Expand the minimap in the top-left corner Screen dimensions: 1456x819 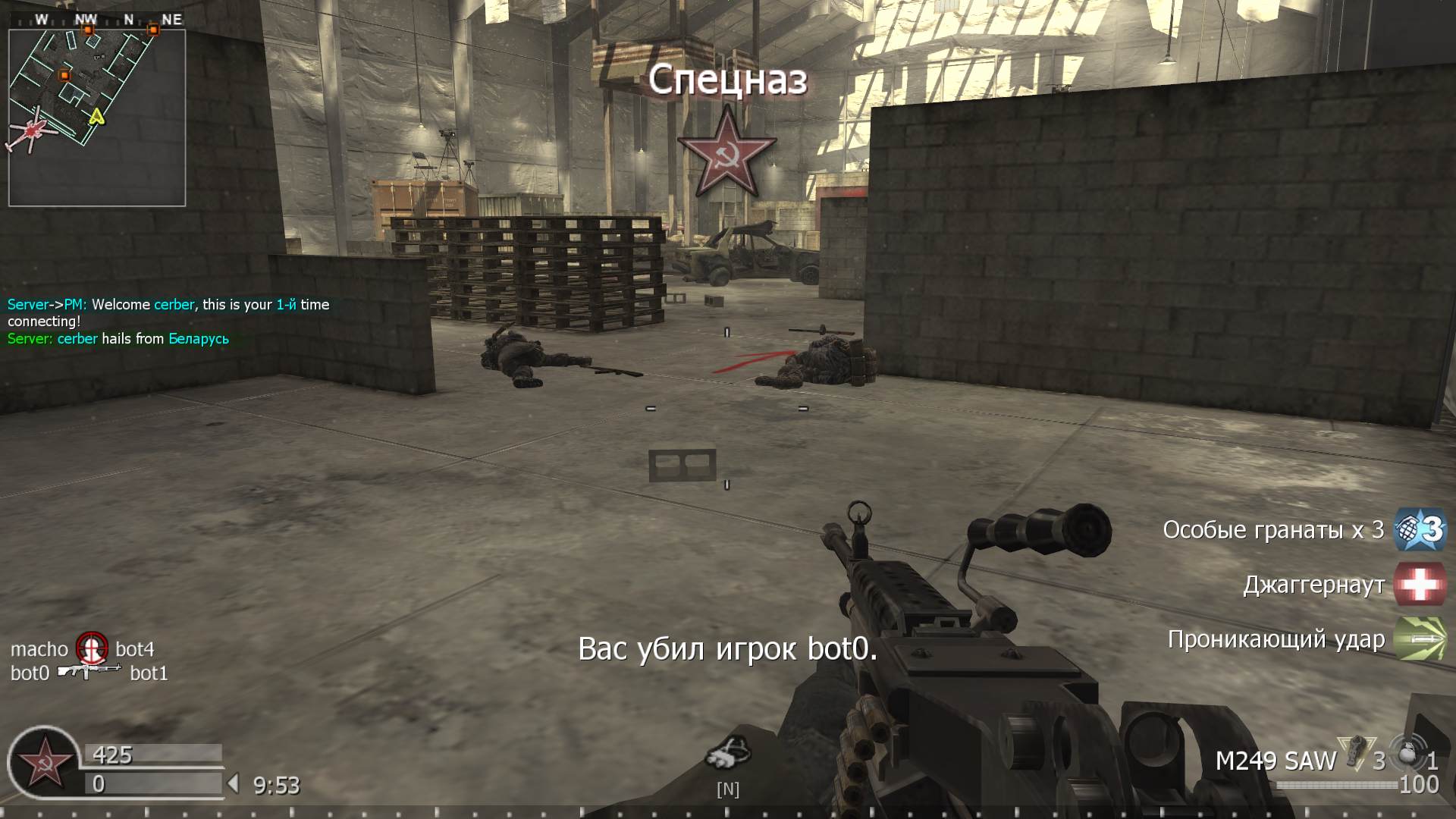coord(97,112)
